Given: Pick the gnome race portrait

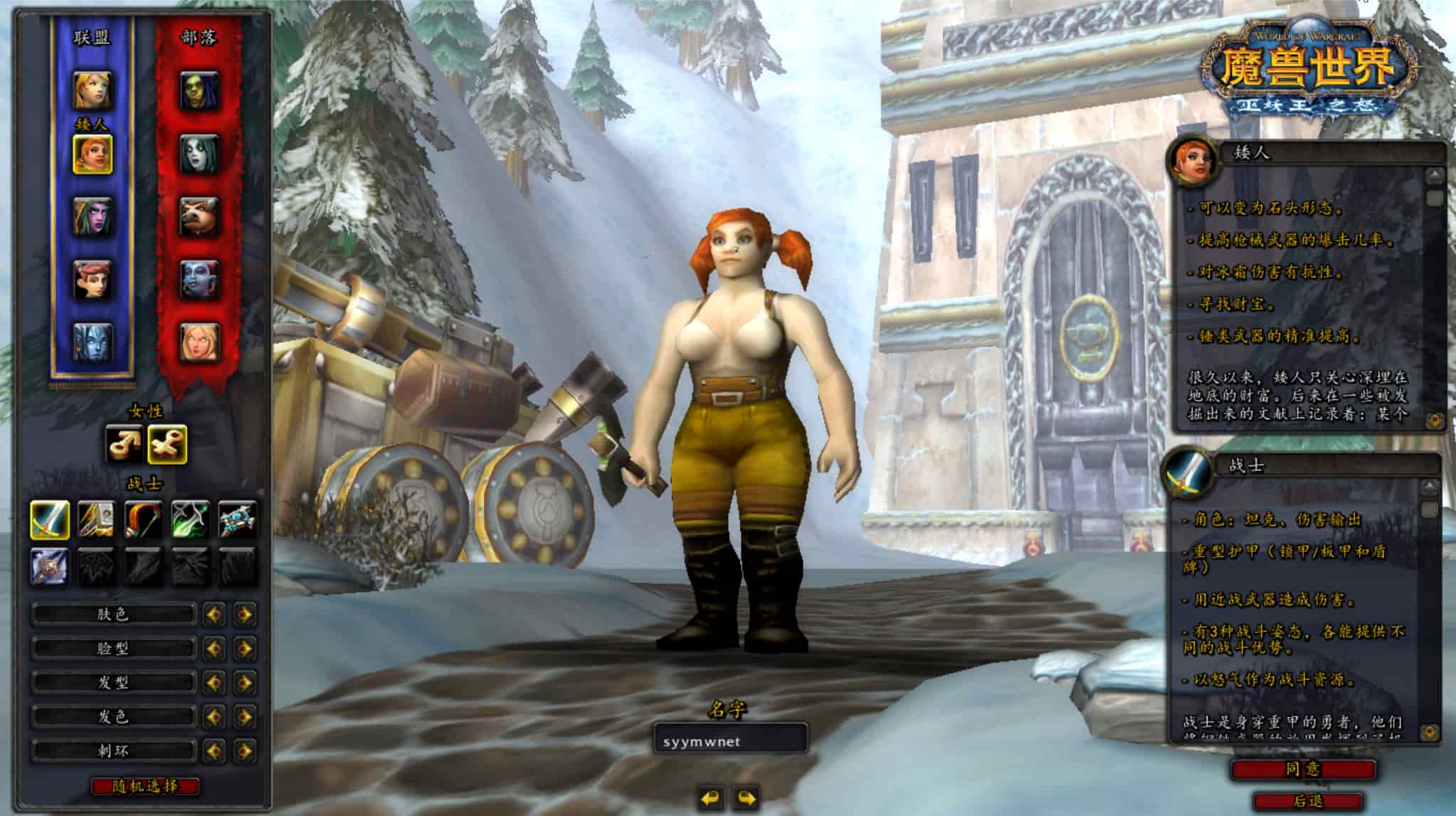Looking at the screenshot, I should tap(93, 278).
